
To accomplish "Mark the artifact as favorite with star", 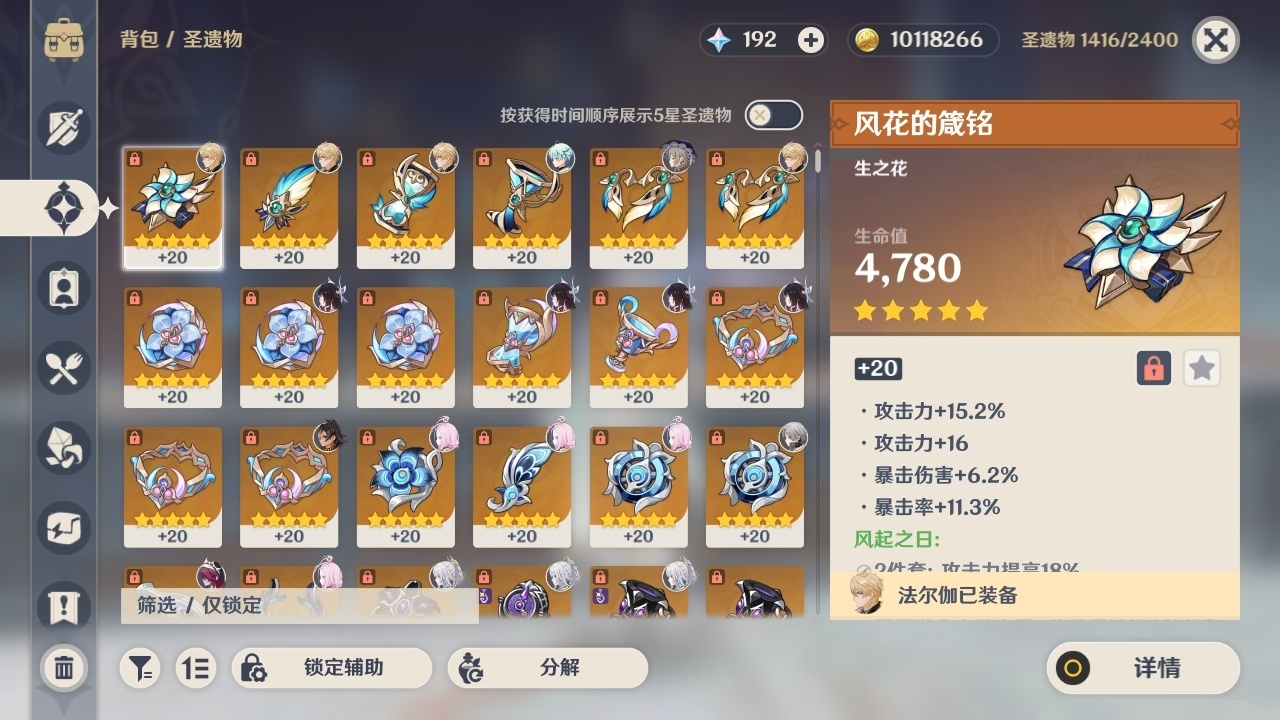I will click(x=1201, y=368).
